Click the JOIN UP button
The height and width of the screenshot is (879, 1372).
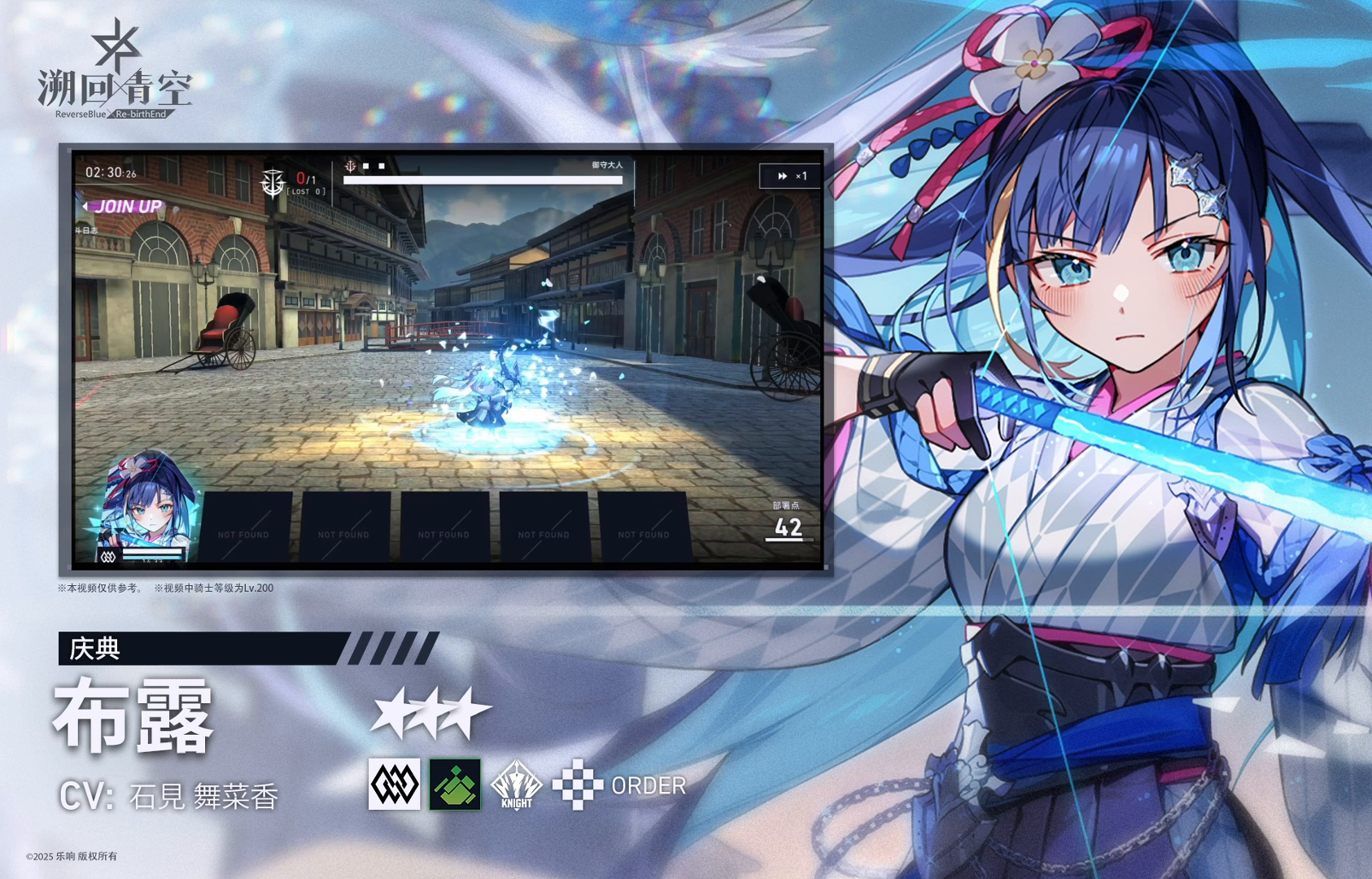coord(129,207)
